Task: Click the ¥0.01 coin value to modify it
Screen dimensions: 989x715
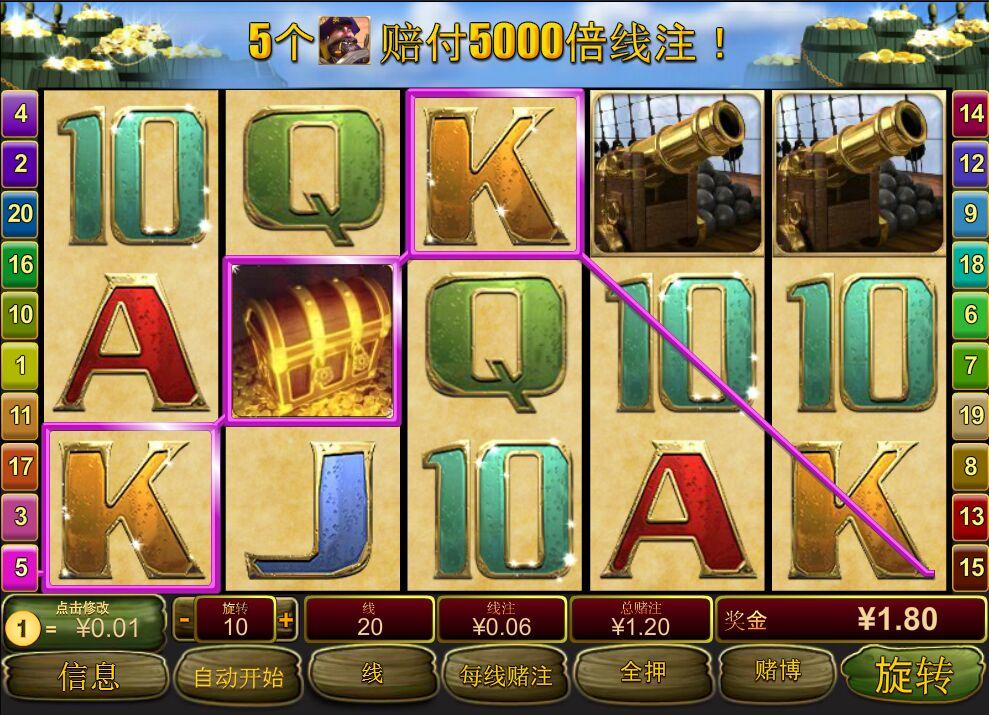Action: coord(85,623)
